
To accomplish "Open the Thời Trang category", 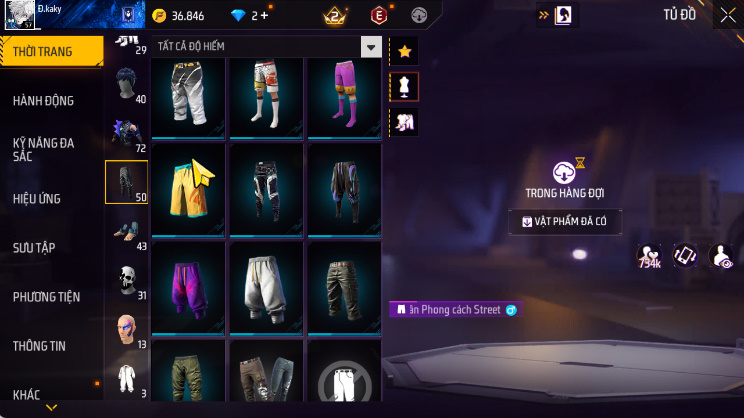I will pos(50,52).
